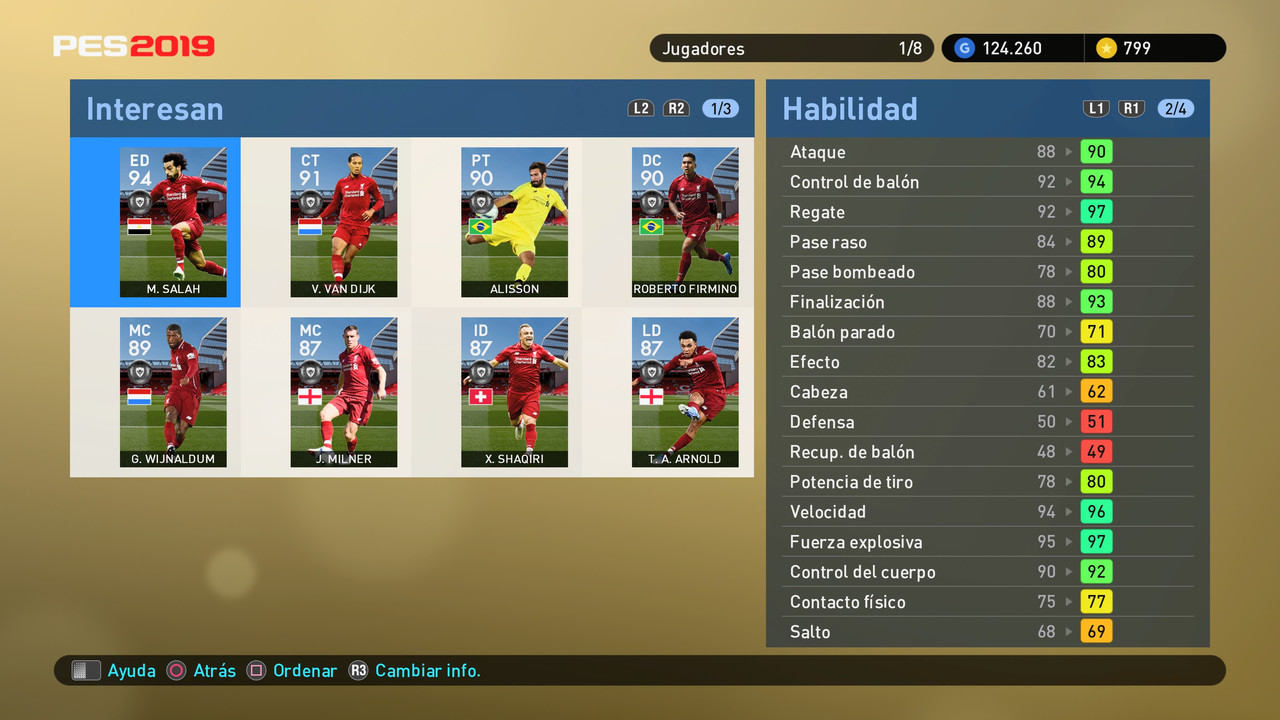Open Ordenar to sort the players
1280x720 pixels.
point(305,670)
